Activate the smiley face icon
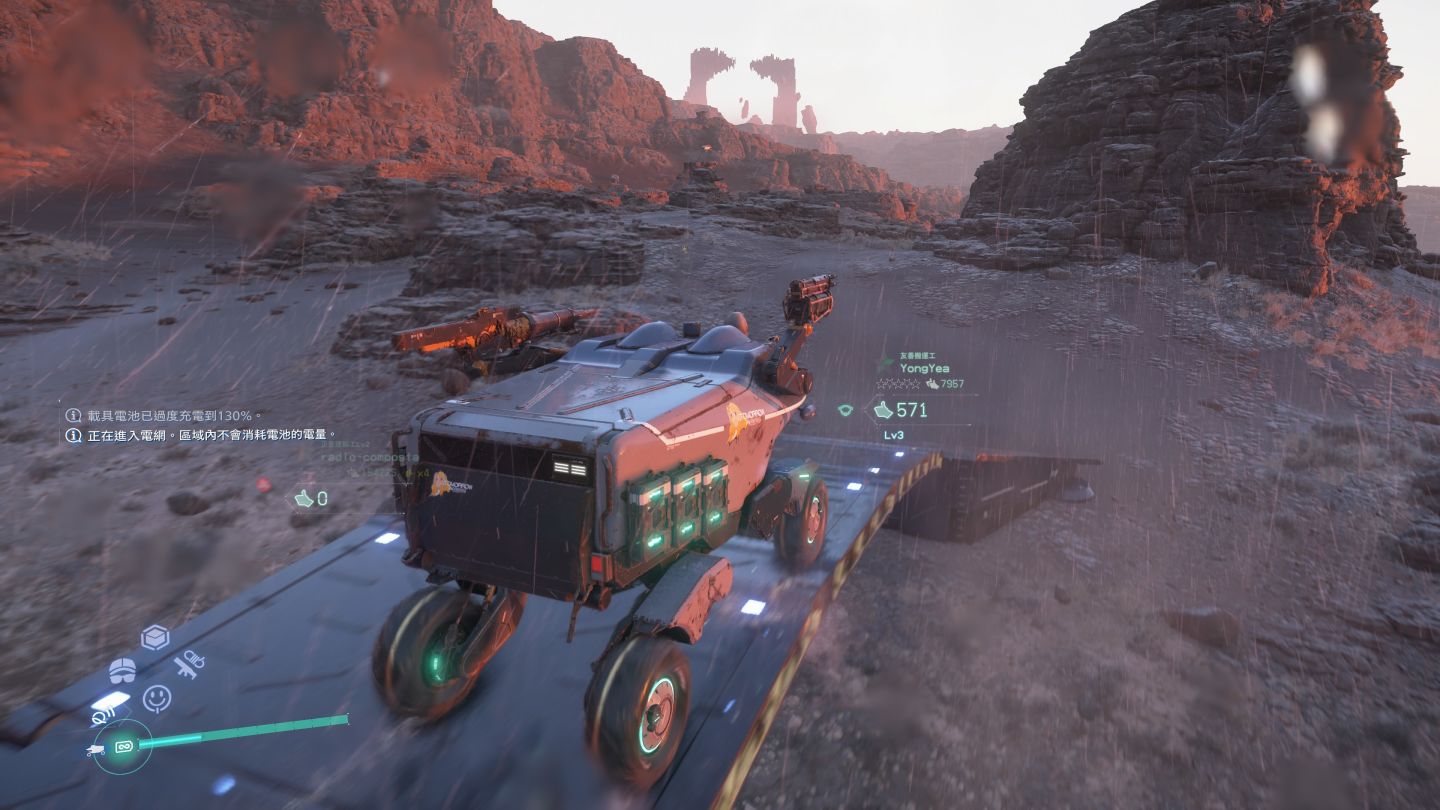Screen dimensions: 1440x810 coord(157,698)
